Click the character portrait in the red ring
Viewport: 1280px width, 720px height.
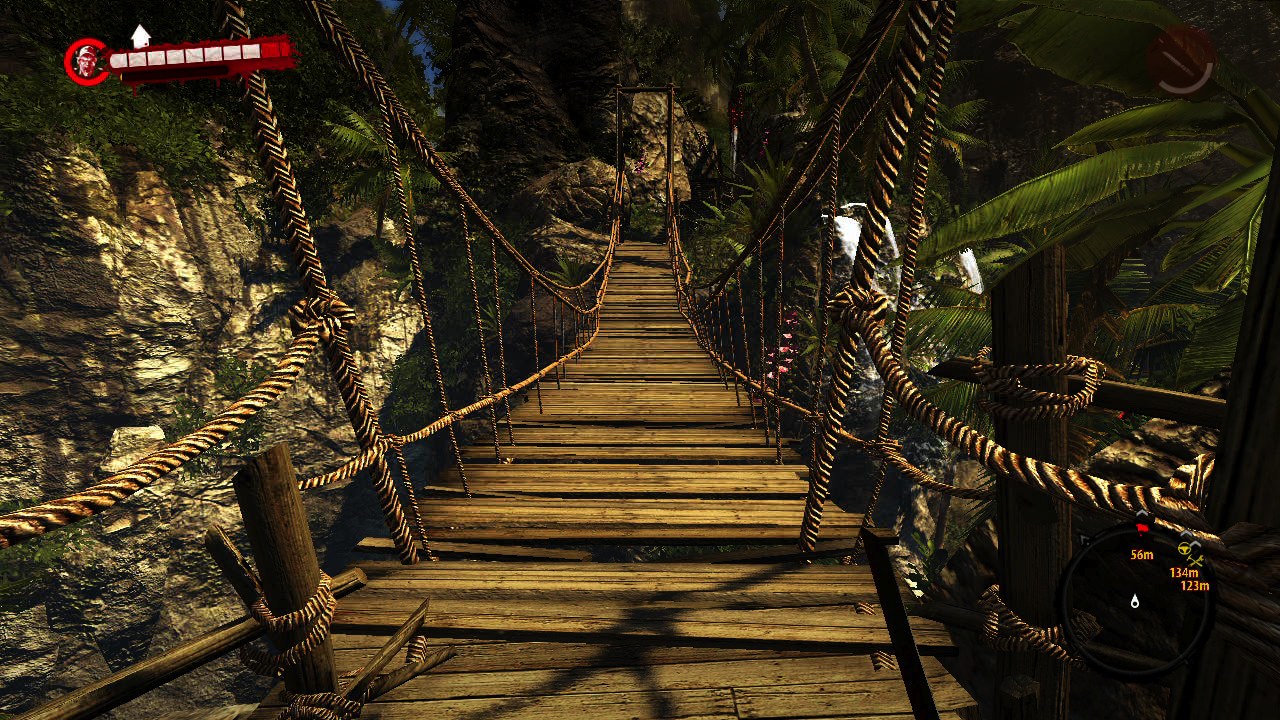(87, 62)
